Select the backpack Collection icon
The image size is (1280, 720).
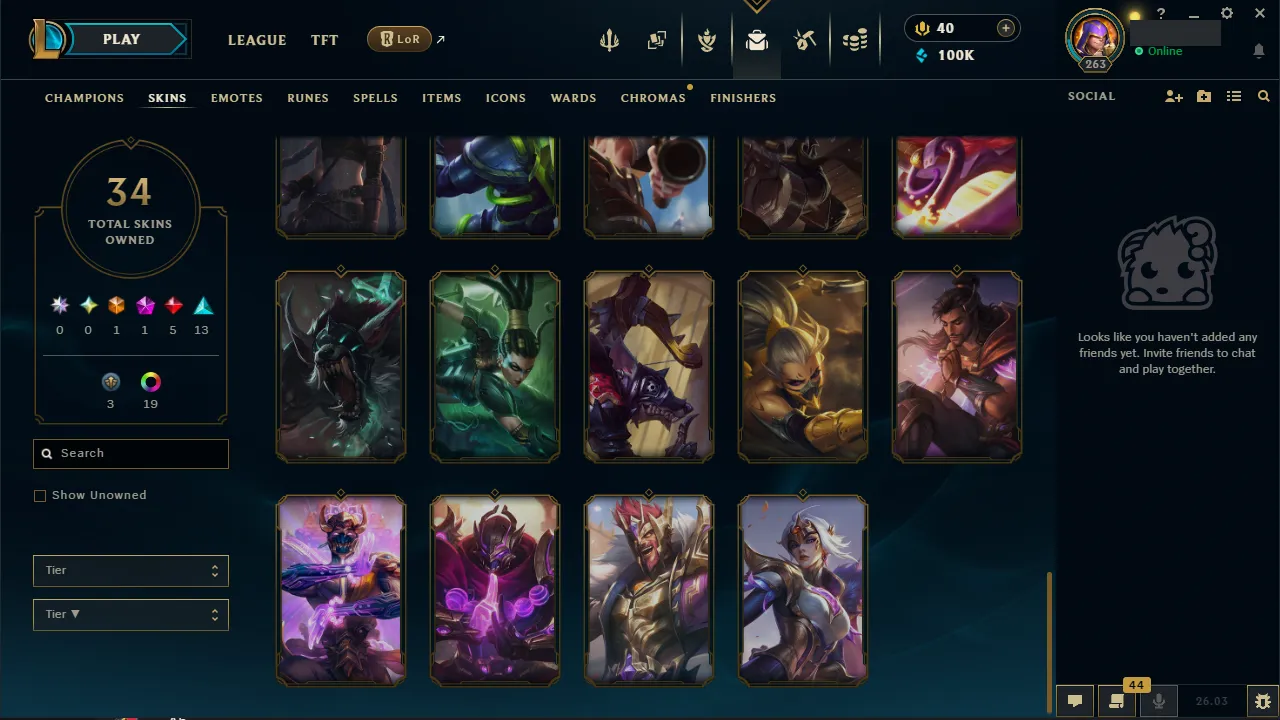pos(757,40)
